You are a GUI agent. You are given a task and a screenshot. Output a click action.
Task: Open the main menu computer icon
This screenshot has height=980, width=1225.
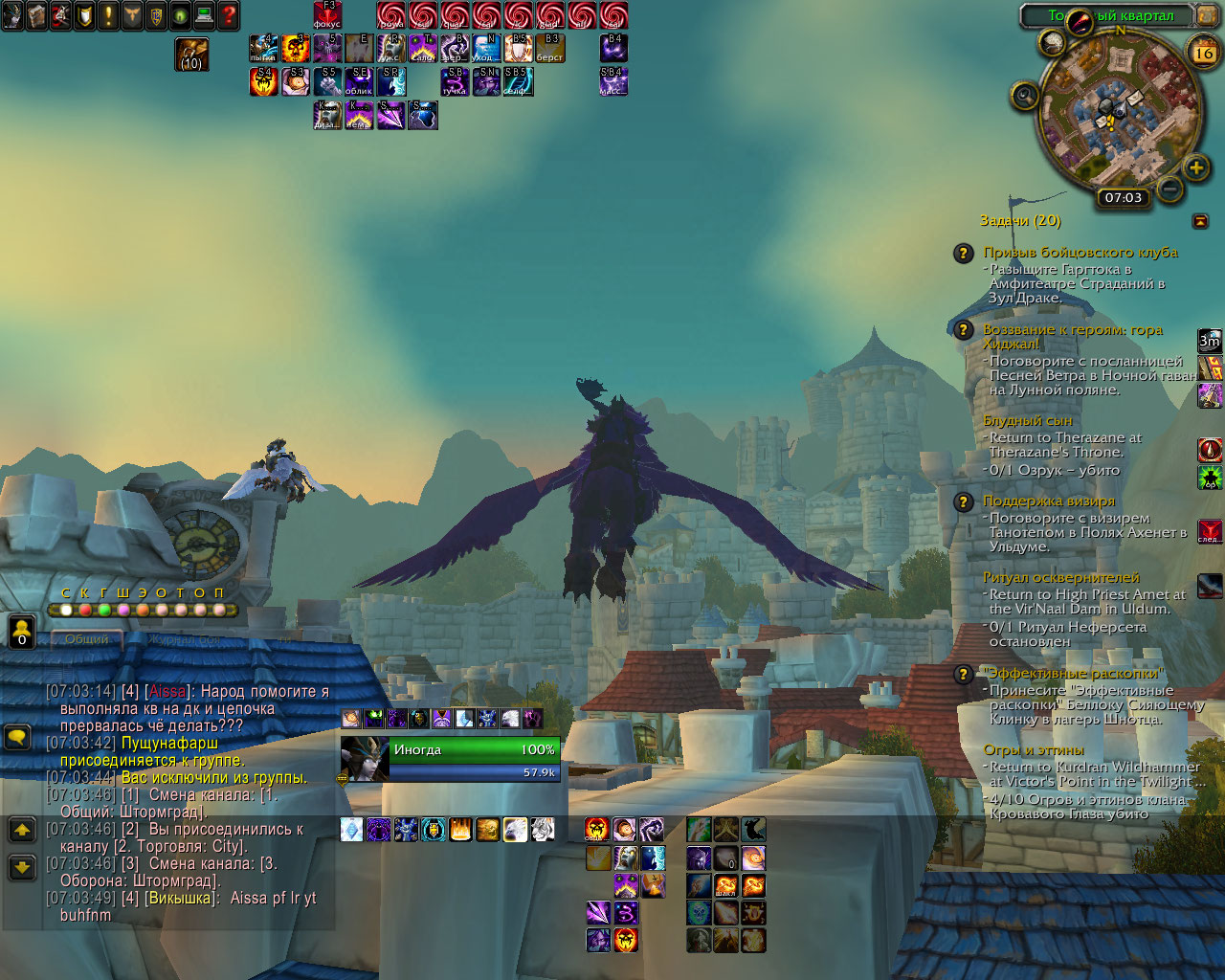coord(204,15)
